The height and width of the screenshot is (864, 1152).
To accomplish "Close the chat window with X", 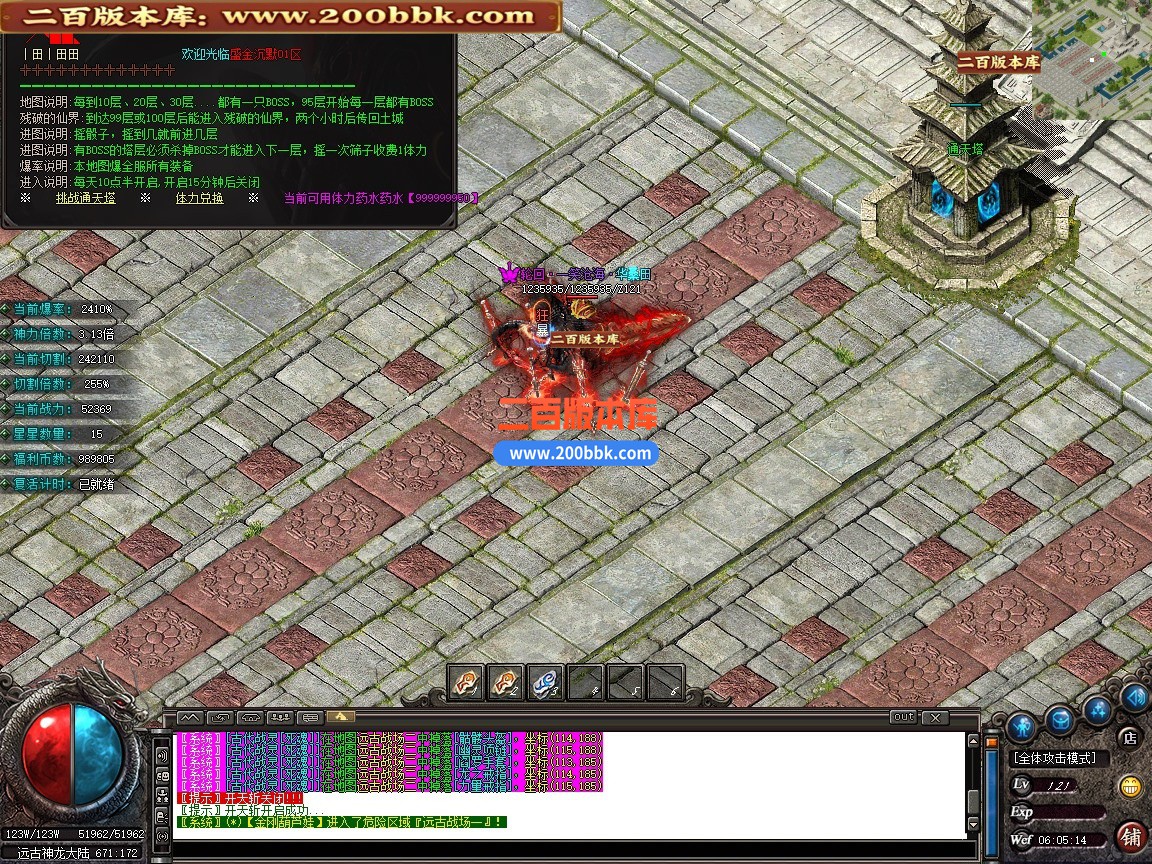I will coord(934,717).
